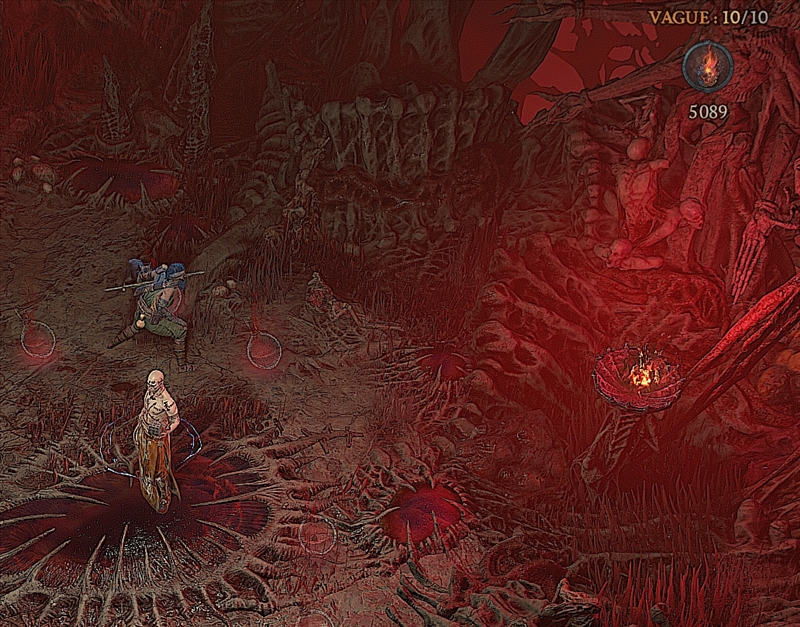Click the flame ember currency icon
The width and height of the screenshot is (800, 627).
707,67
